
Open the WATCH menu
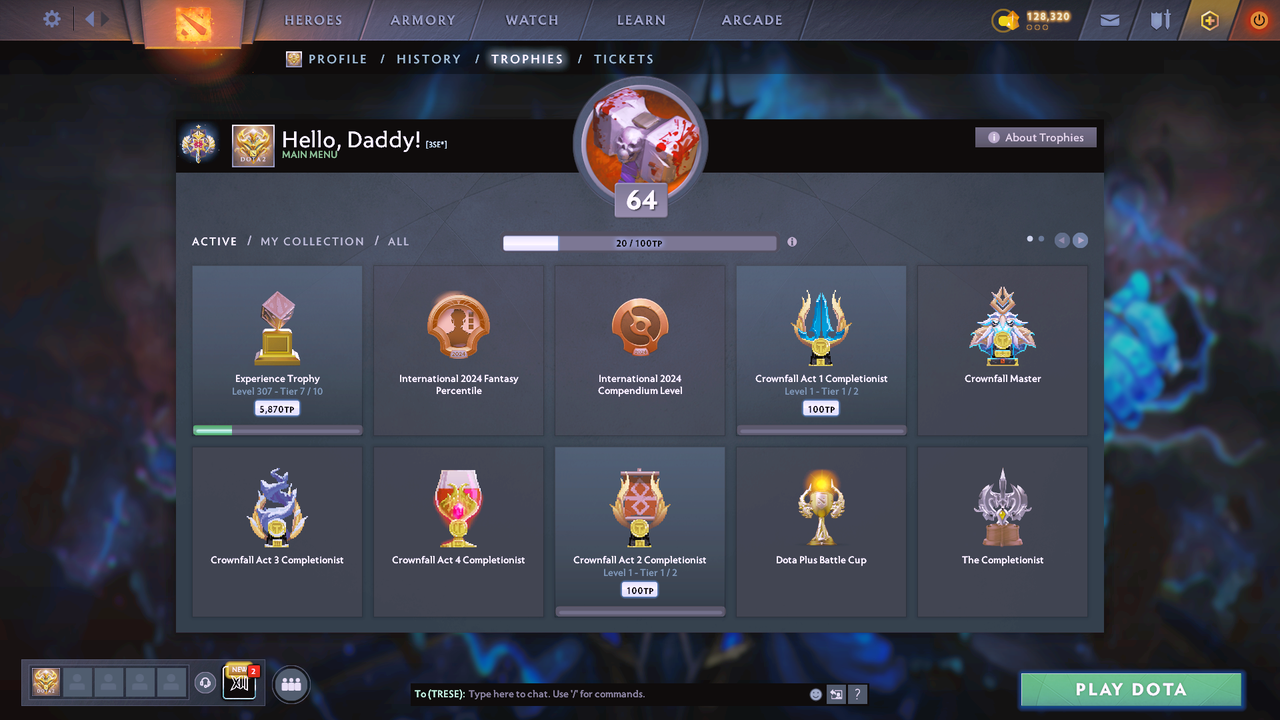click(x=531, y=19)
